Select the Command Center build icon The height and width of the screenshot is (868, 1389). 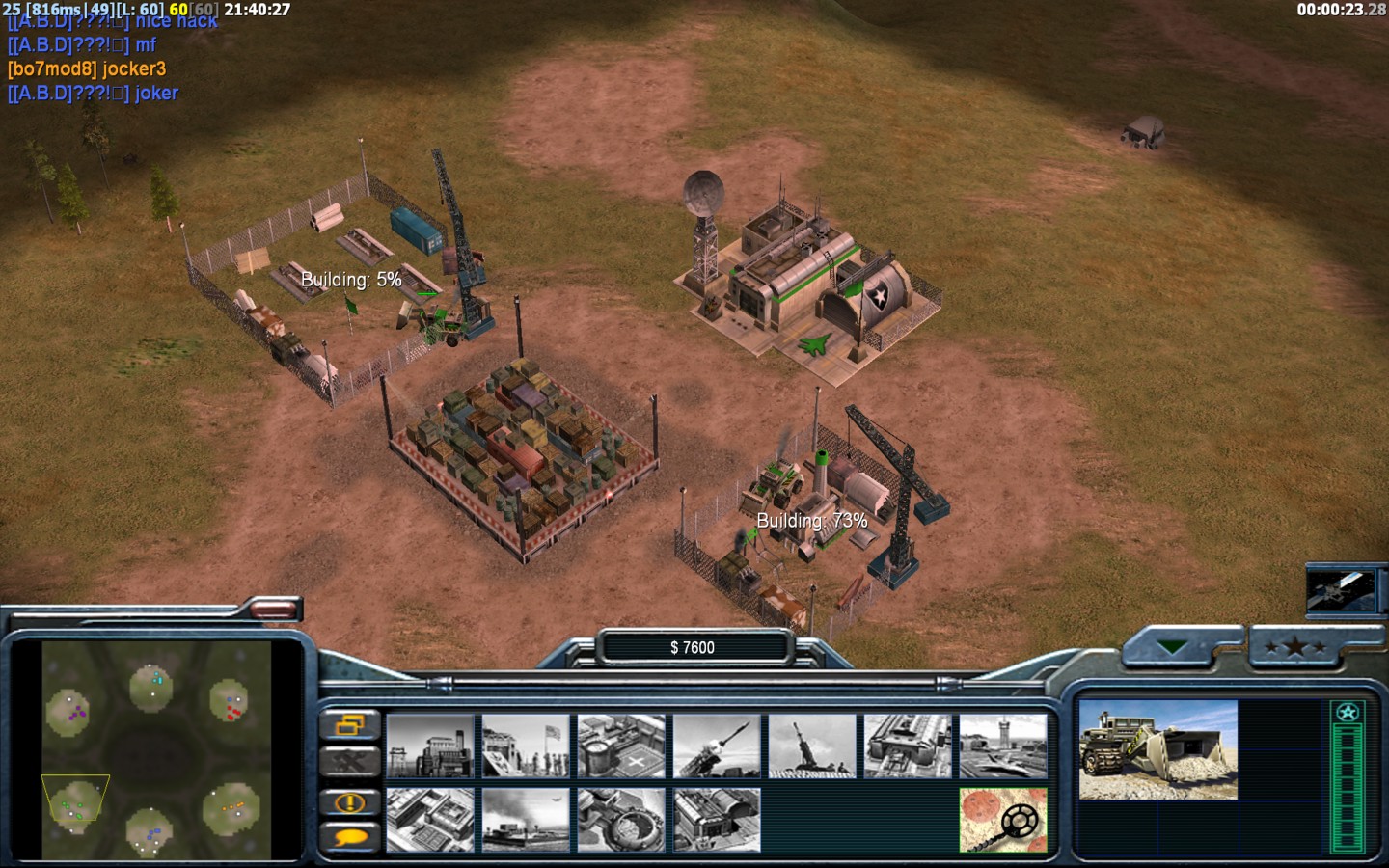(x=717, y=820)
